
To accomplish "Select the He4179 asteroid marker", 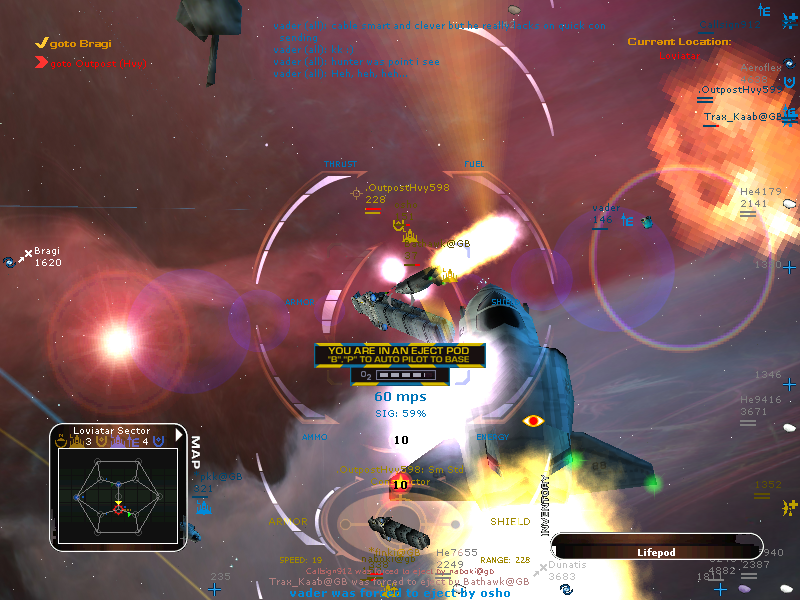I will point(760,191).
